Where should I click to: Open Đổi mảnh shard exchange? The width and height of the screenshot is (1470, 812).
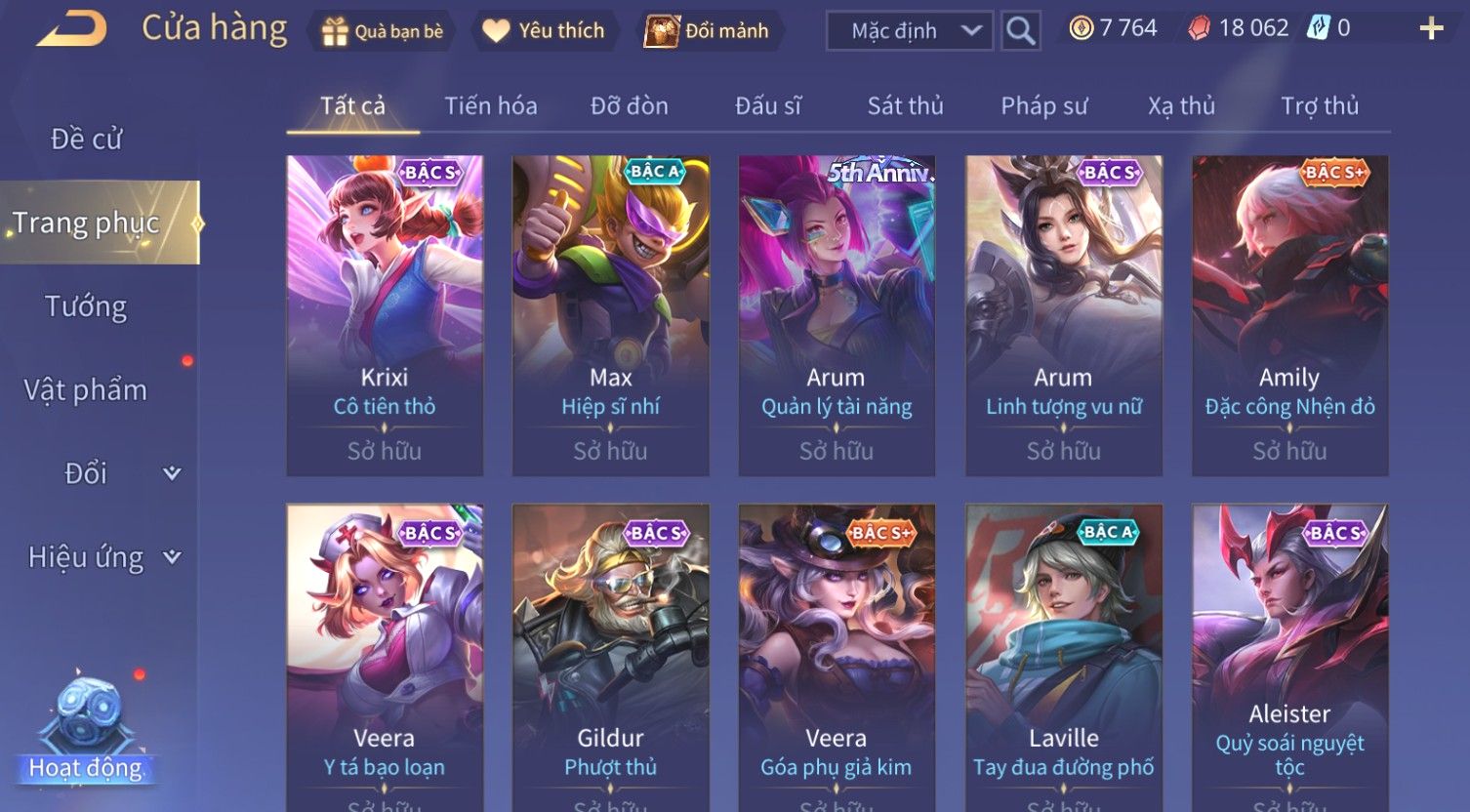pos(708,31)
